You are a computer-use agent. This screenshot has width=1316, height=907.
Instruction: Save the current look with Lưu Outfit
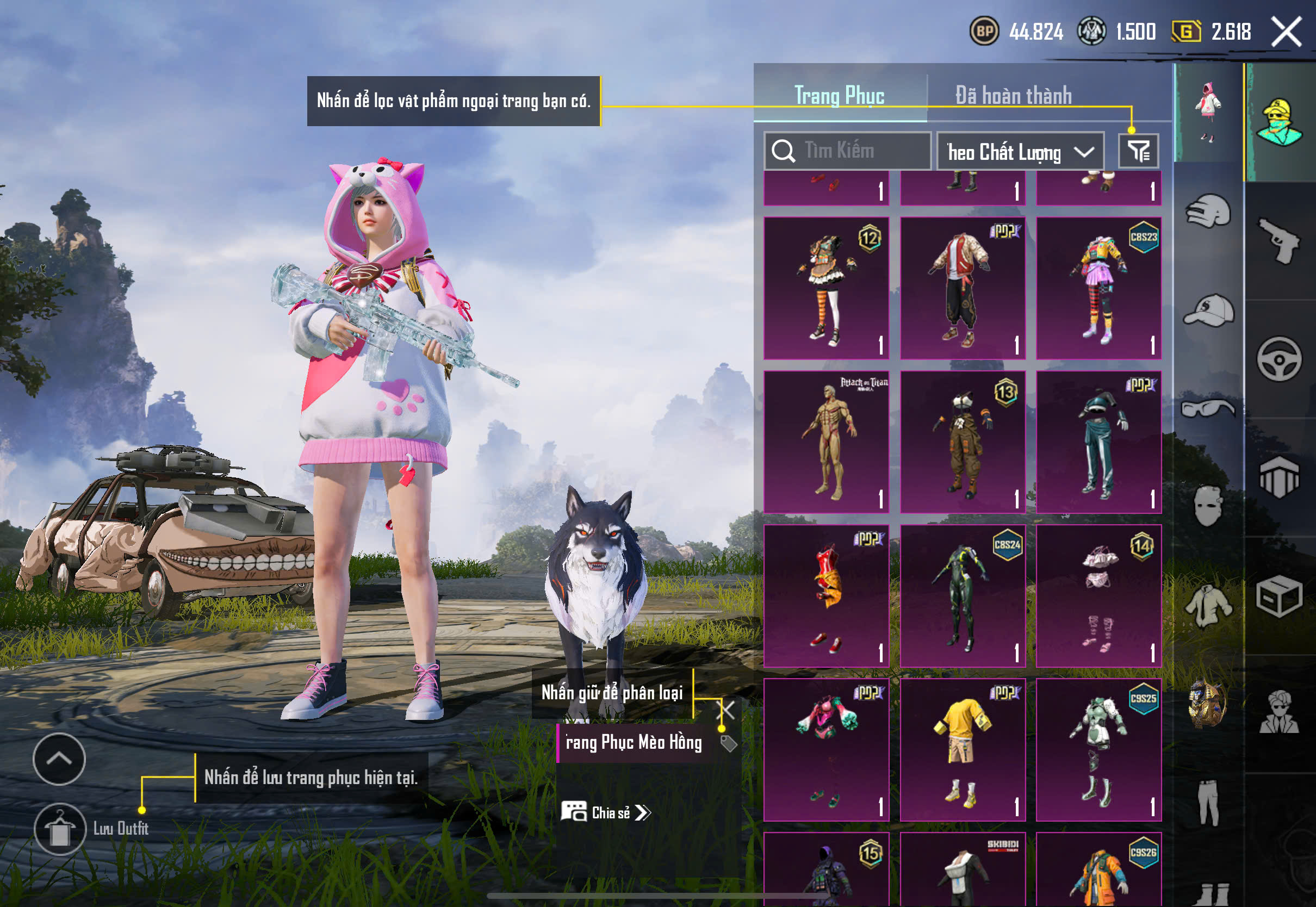tap(60, 829)
